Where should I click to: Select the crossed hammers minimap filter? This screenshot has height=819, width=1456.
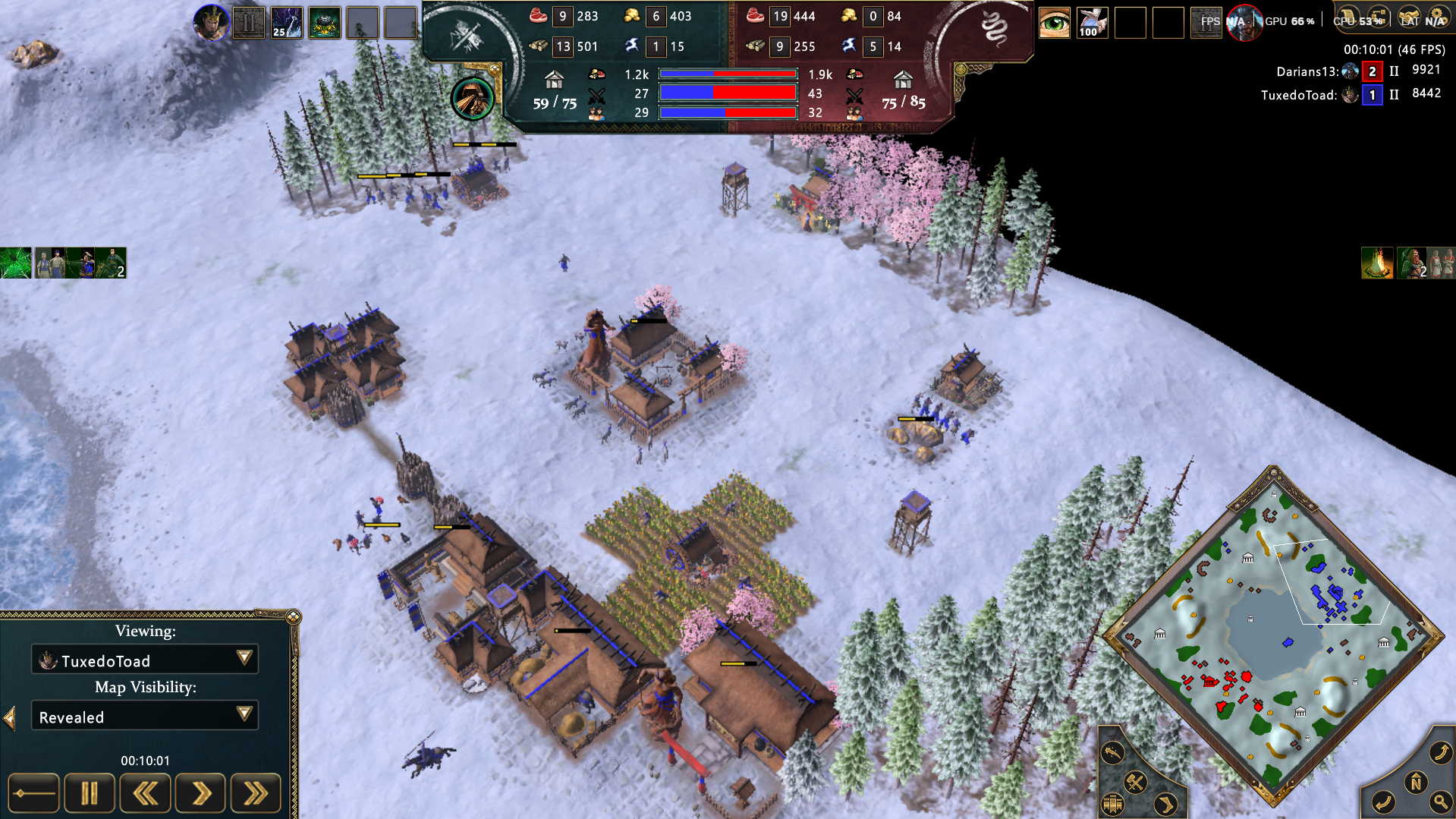[x=1135, y=782]
